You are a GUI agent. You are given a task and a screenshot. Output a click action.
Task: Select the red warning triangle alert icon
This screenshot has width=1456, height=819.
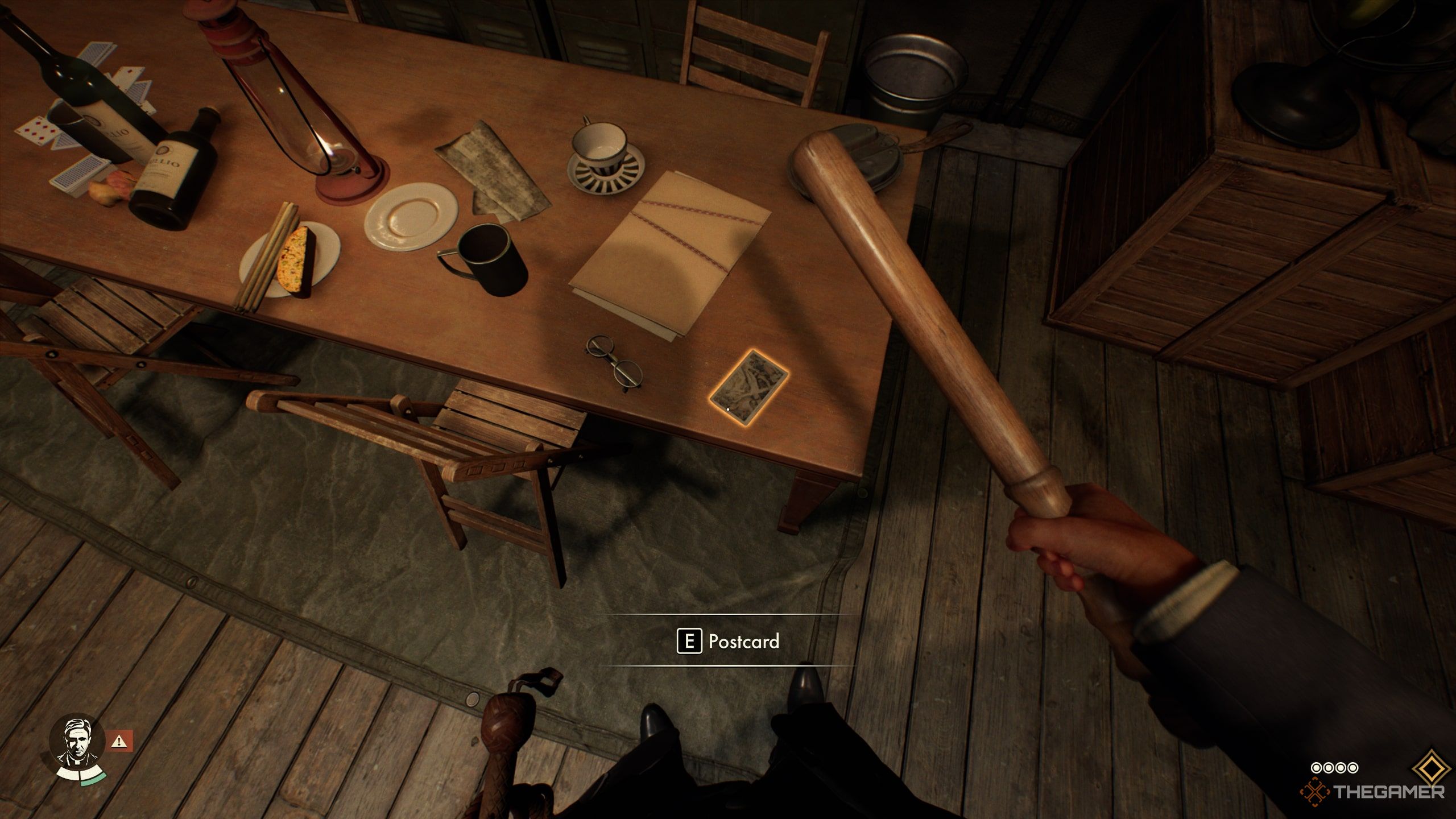point(119,741)
